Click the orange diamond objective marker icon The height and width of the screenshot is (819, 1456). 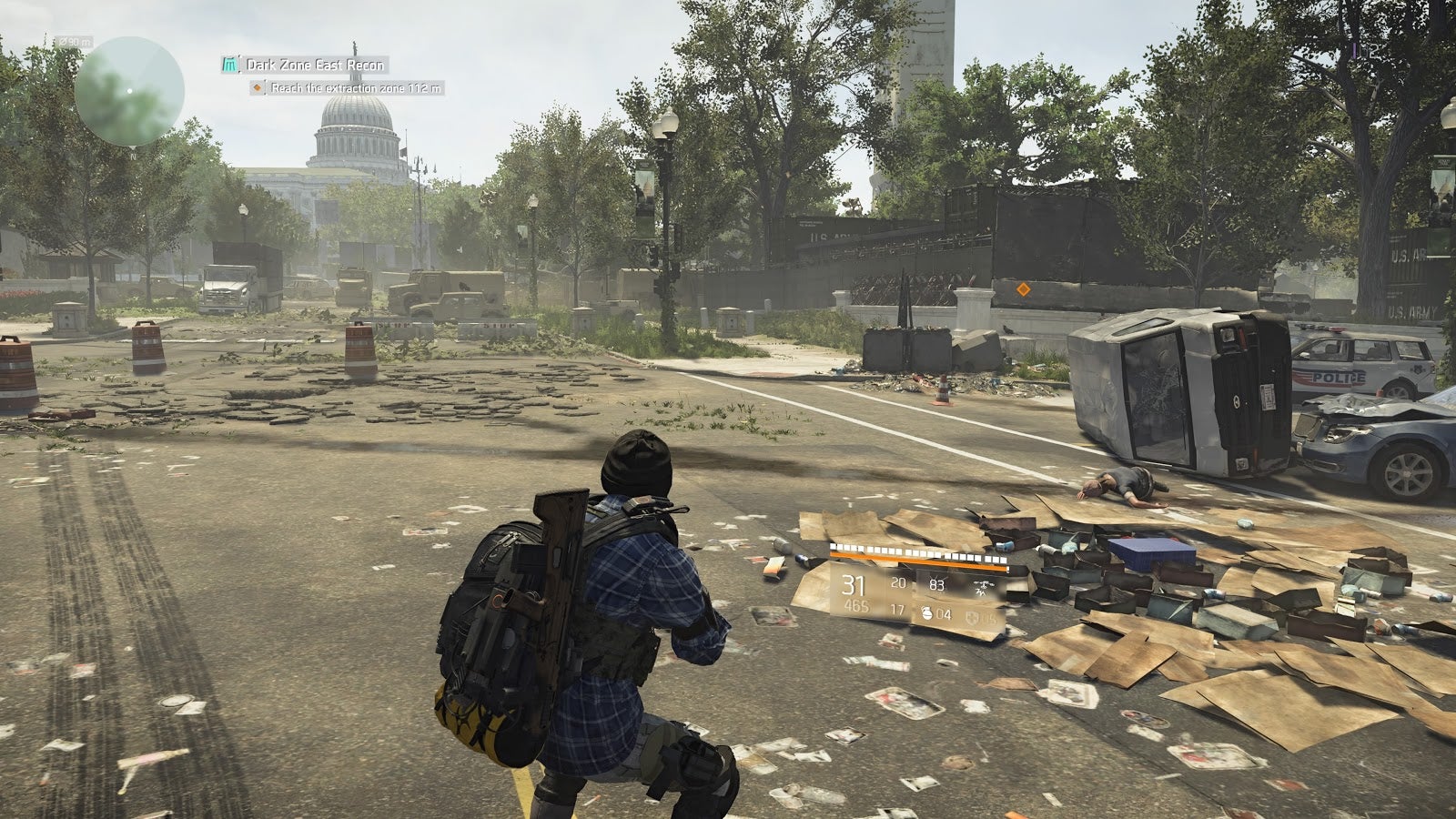pos(258,88)
